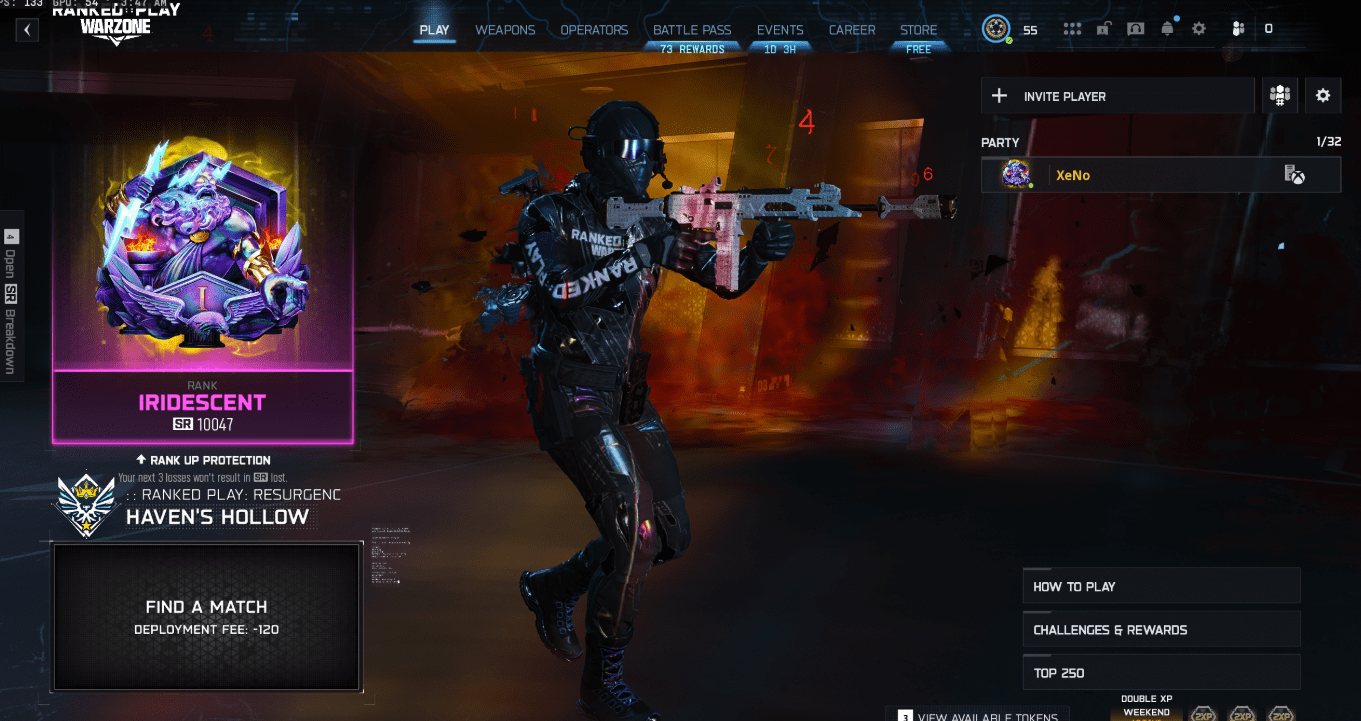Open the settings gear in the top bar

[x=1198, y=29]
